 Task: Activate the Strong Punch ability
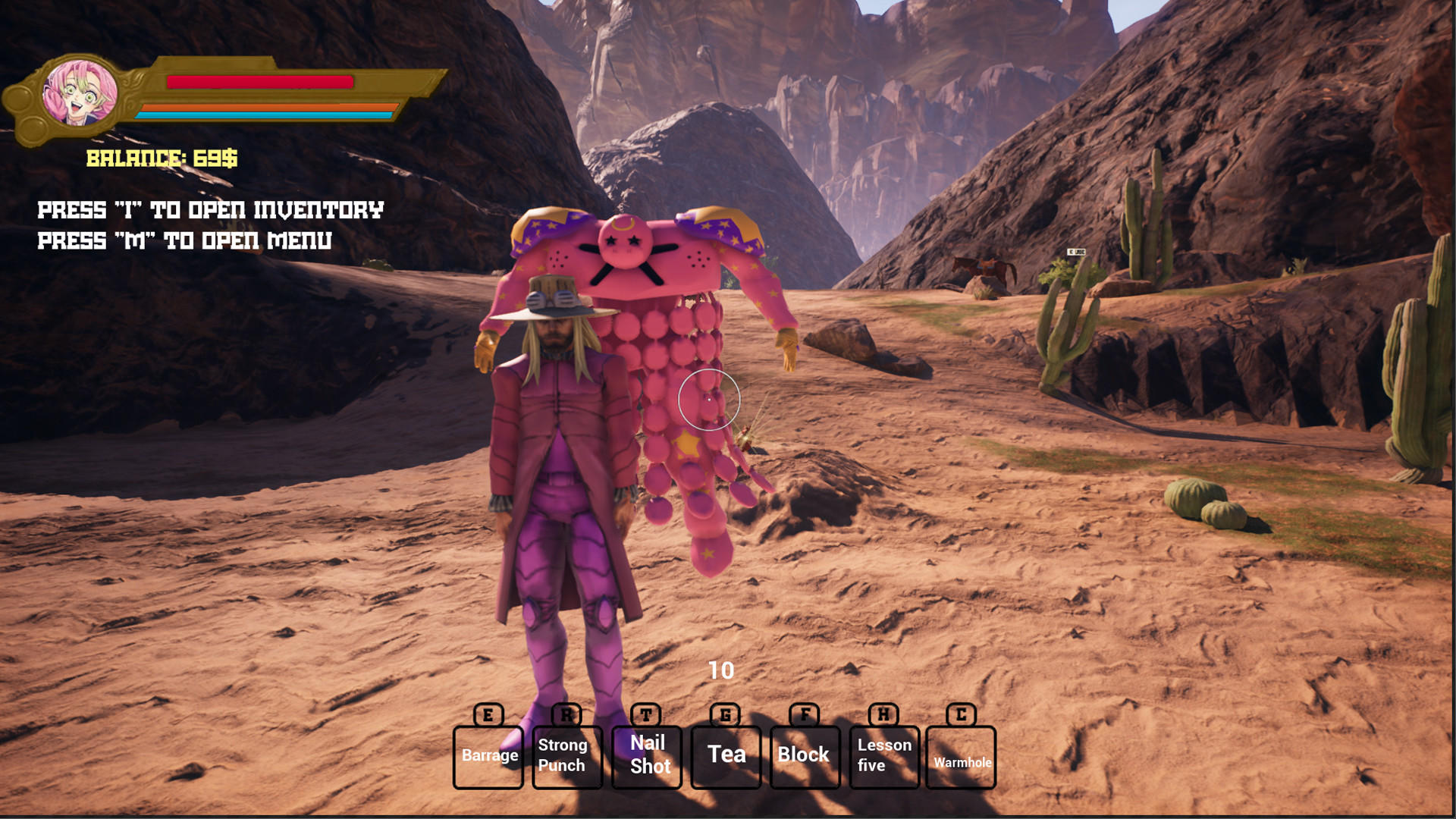point(566,757)
